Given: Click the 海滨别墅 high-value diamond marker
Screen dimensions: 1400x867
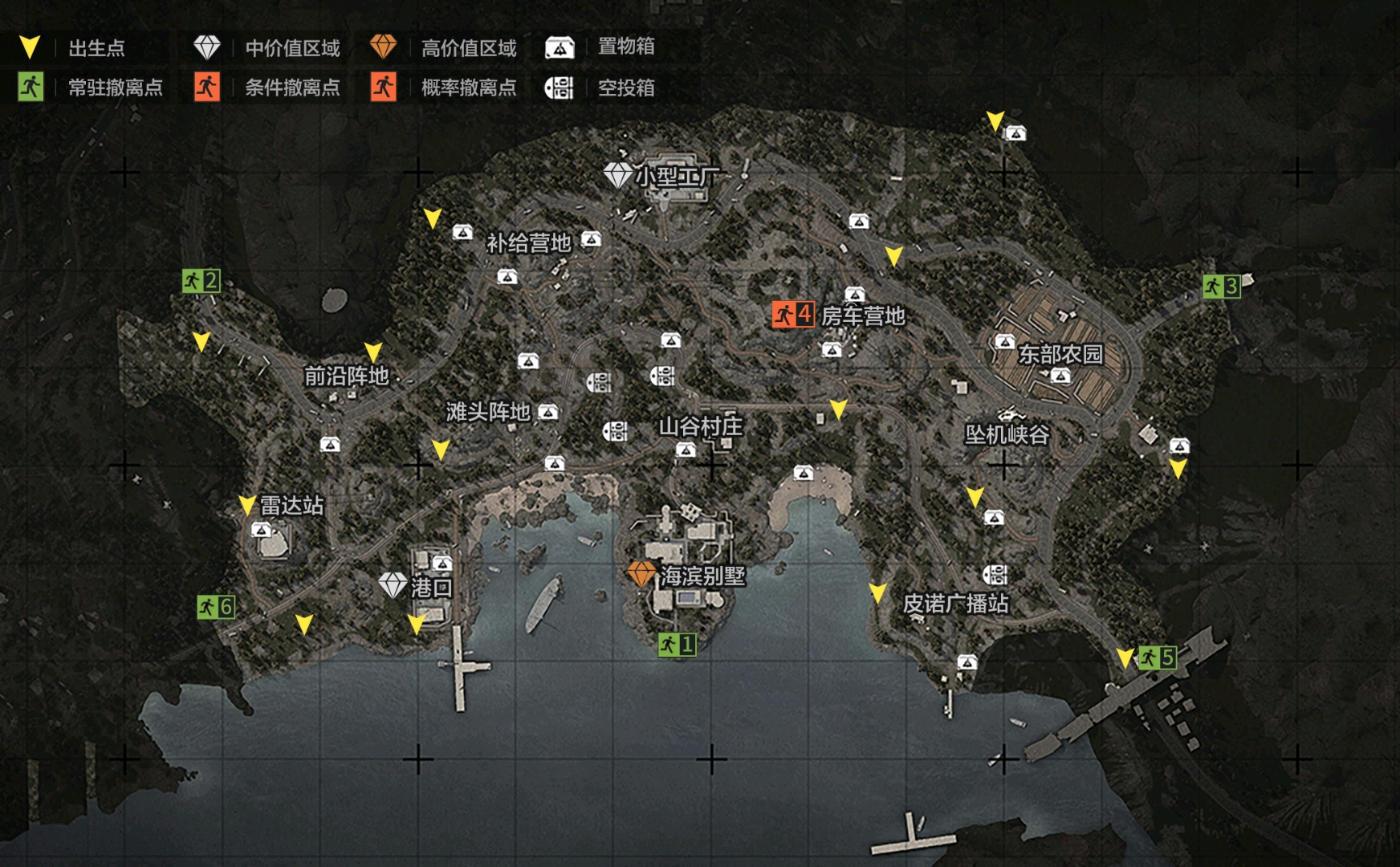Looking at the screenshot, I should point(641,574).
